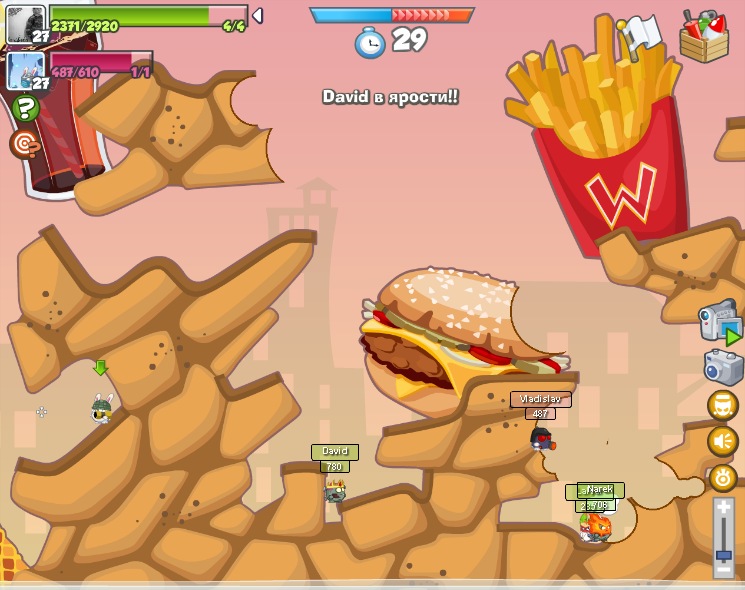Click the round eye button
The image size is (745, 590).
click(722, 477)
